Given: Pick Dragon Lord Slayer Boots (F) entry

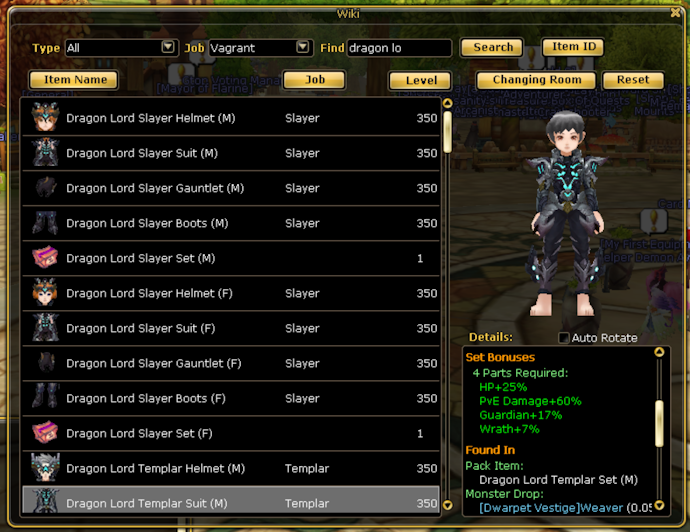Looking at the screenshot, I should (x=230, y=398).
